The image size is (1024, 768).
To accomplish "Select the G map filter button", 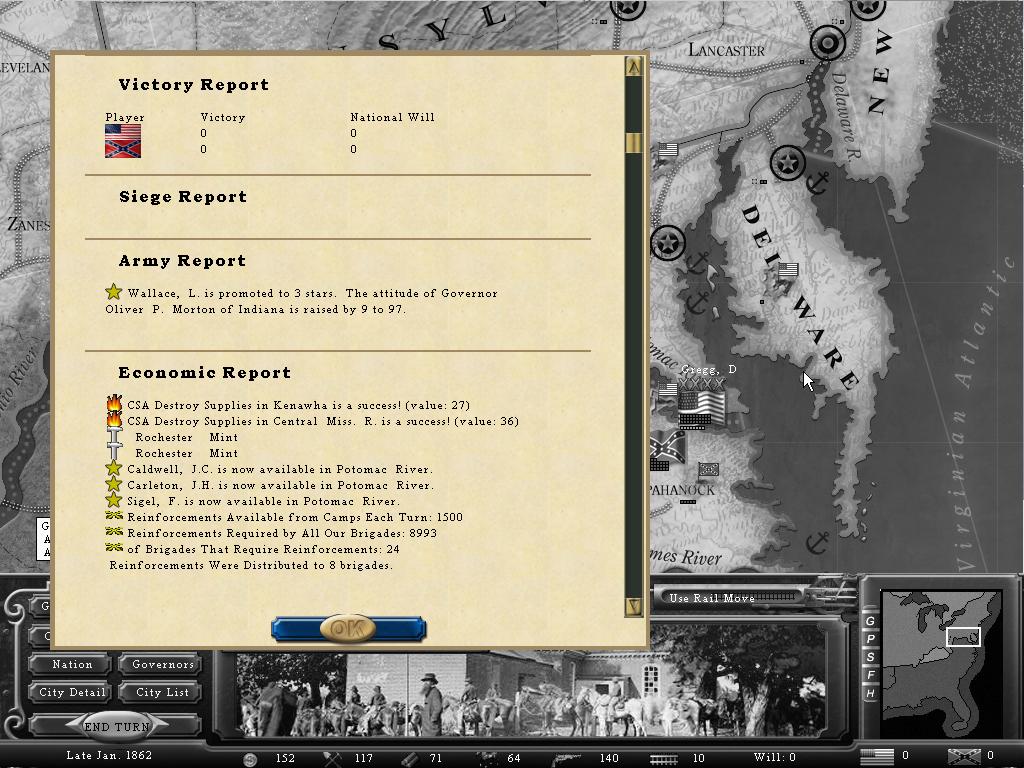I will (870, 622).
